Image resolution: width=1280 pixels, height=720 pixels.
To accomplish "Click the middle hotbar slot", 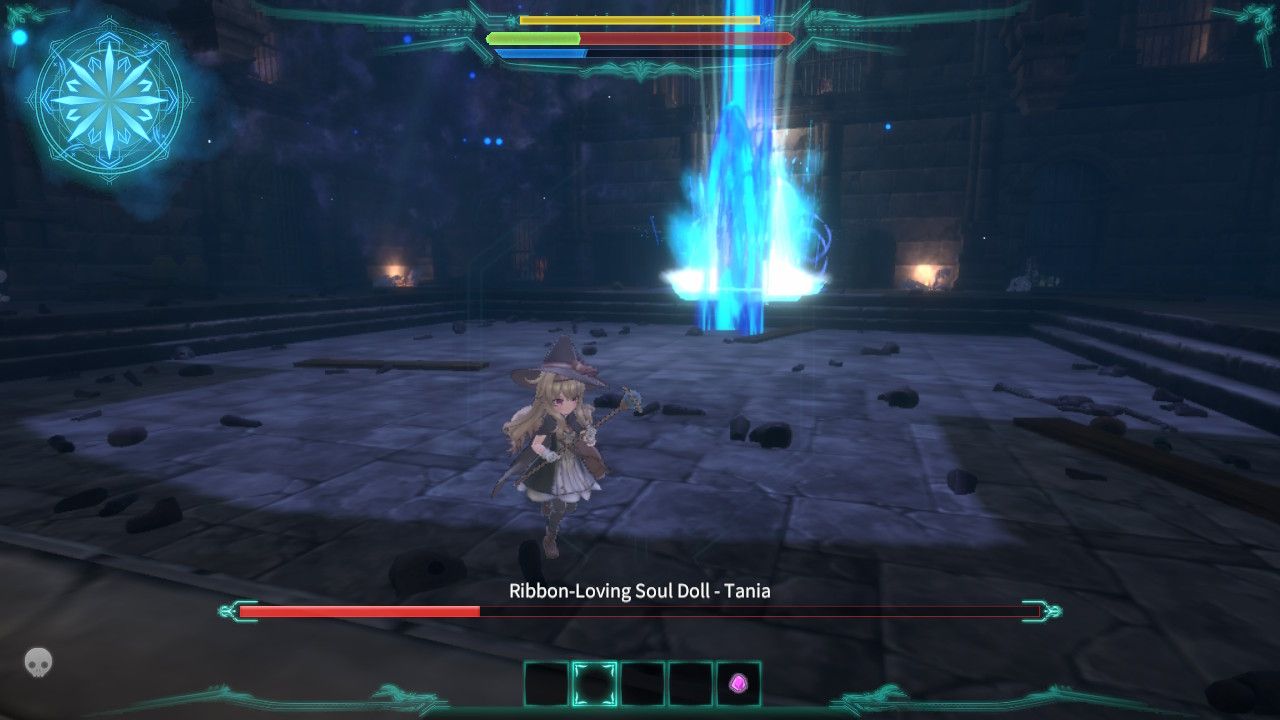I will pyautogui.click(x=643, y=685).
